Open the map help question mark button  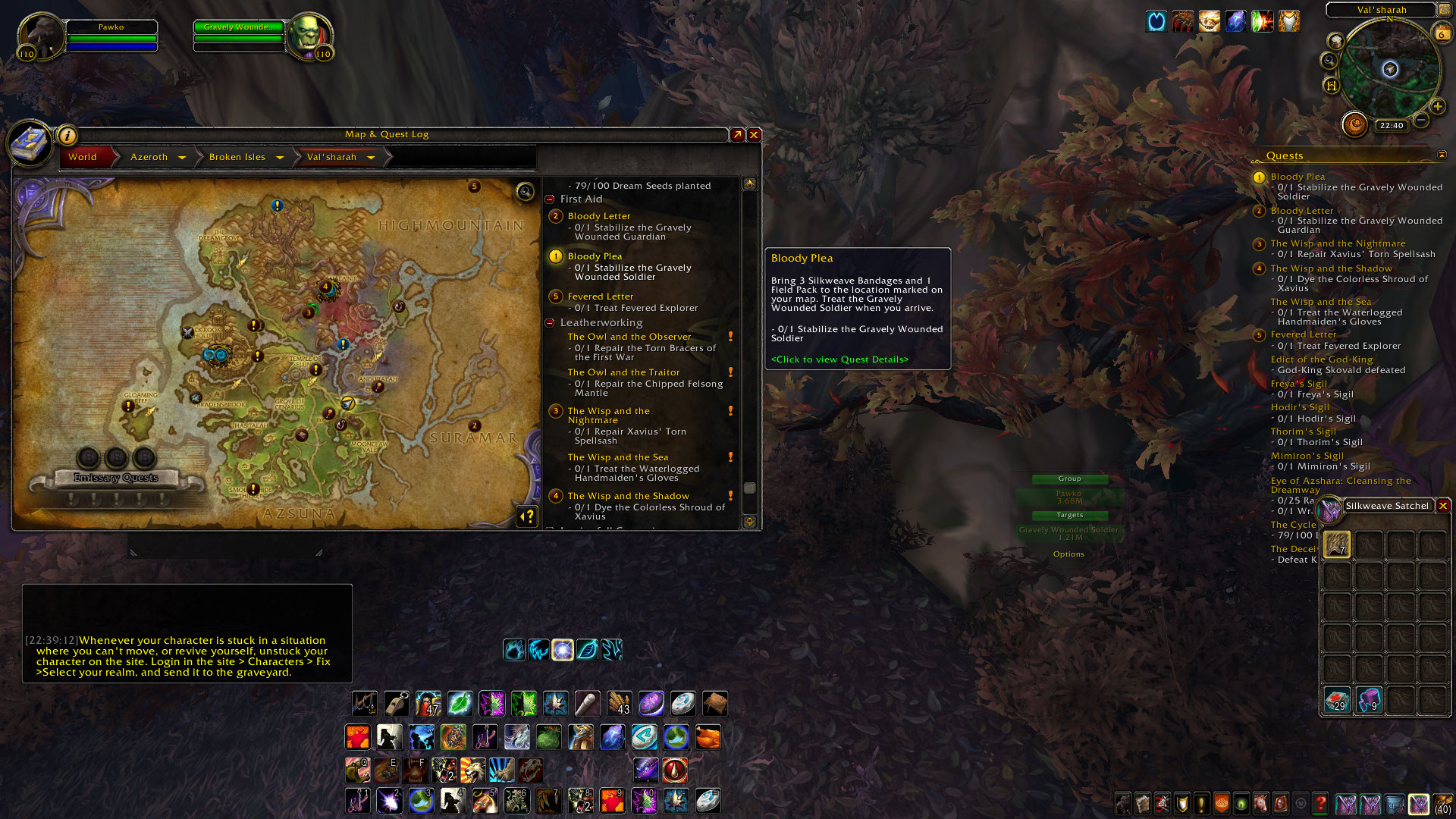tap(527, 516)
